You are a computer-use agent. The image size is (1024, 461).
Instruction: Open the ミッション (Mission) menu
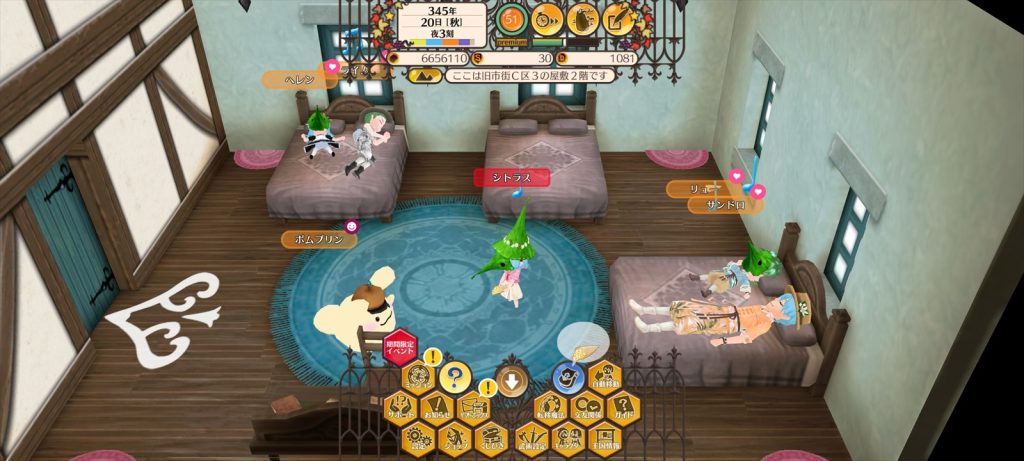point(420,377)
